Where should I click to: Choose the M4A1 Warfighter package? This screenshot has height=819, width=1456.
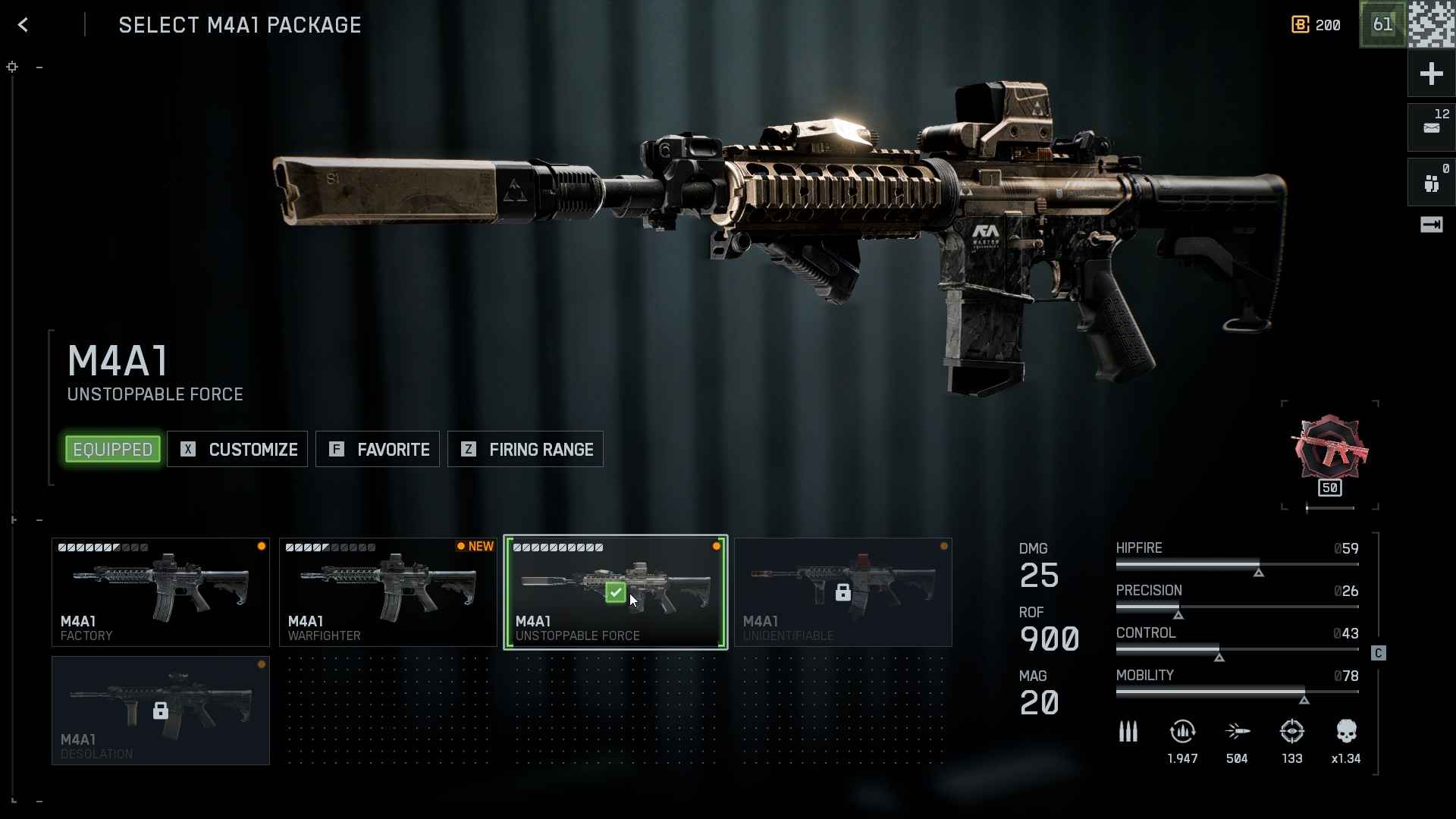(x=388, y=592)
